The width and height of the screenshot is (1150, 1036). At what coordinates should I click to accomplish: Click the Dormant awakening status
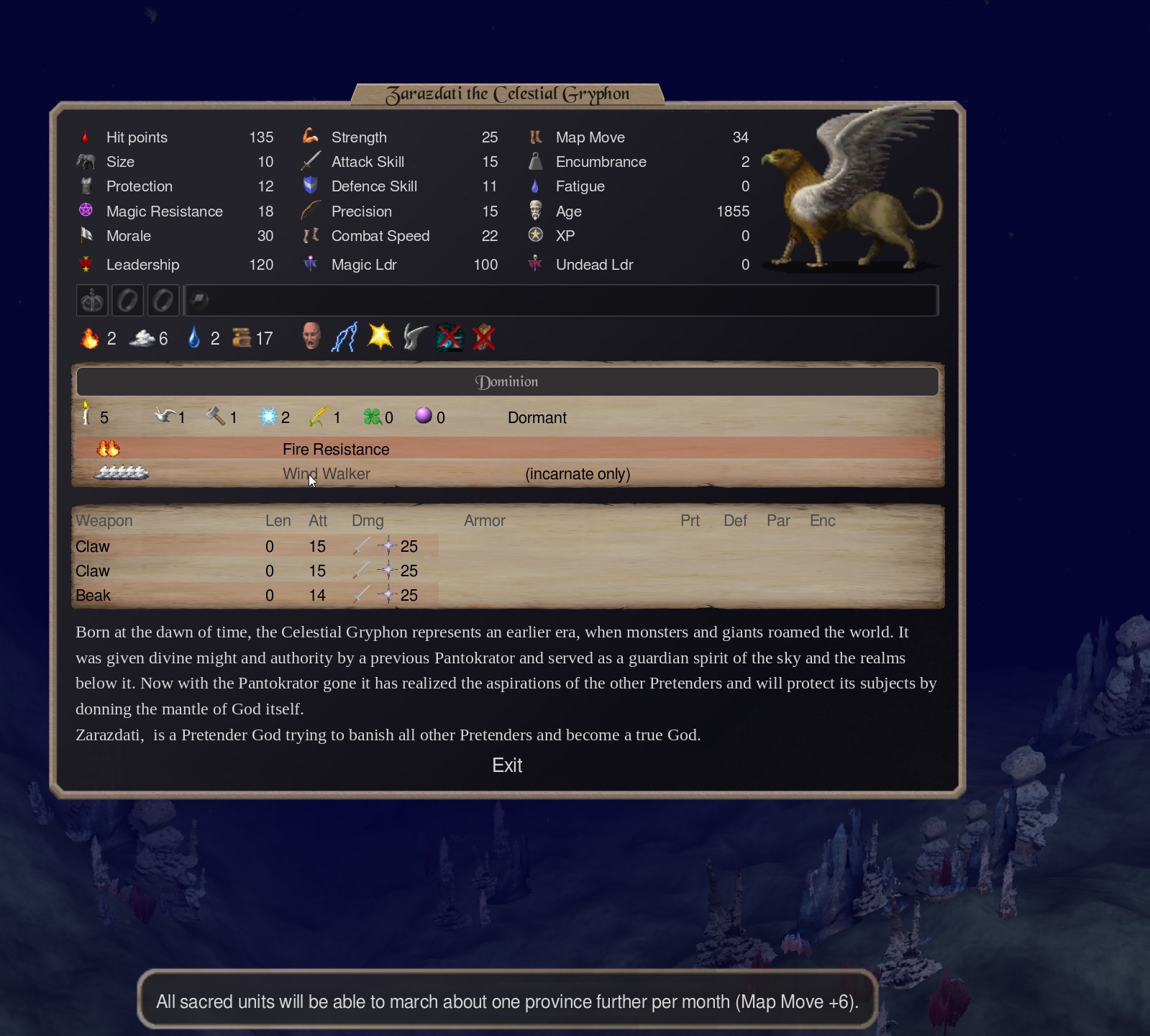coord(537,418)
